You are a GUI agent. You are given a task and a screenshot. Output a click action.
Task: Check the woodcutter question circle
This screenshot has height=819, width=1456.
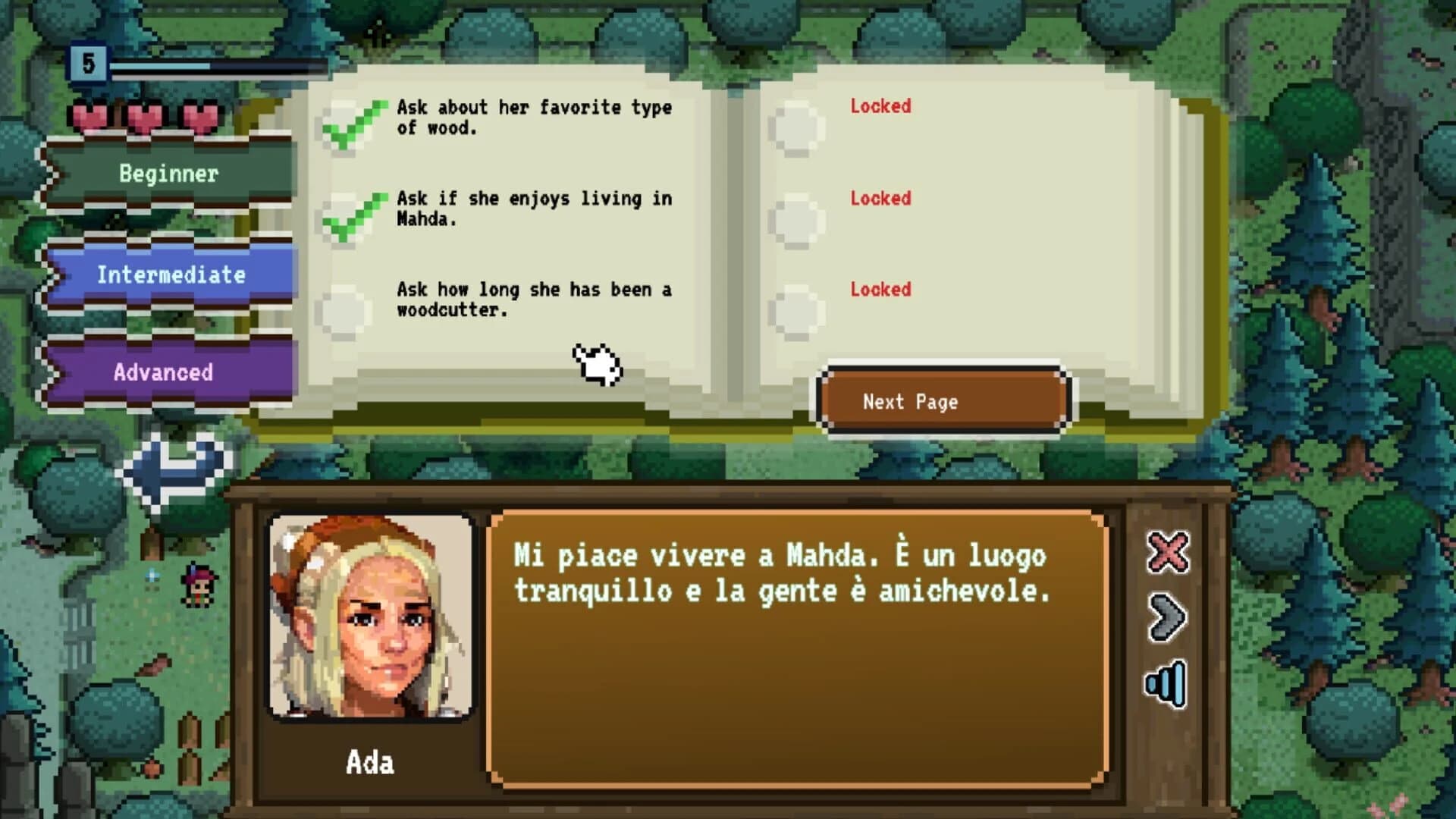pyautogui.click(x=345, y=309)
